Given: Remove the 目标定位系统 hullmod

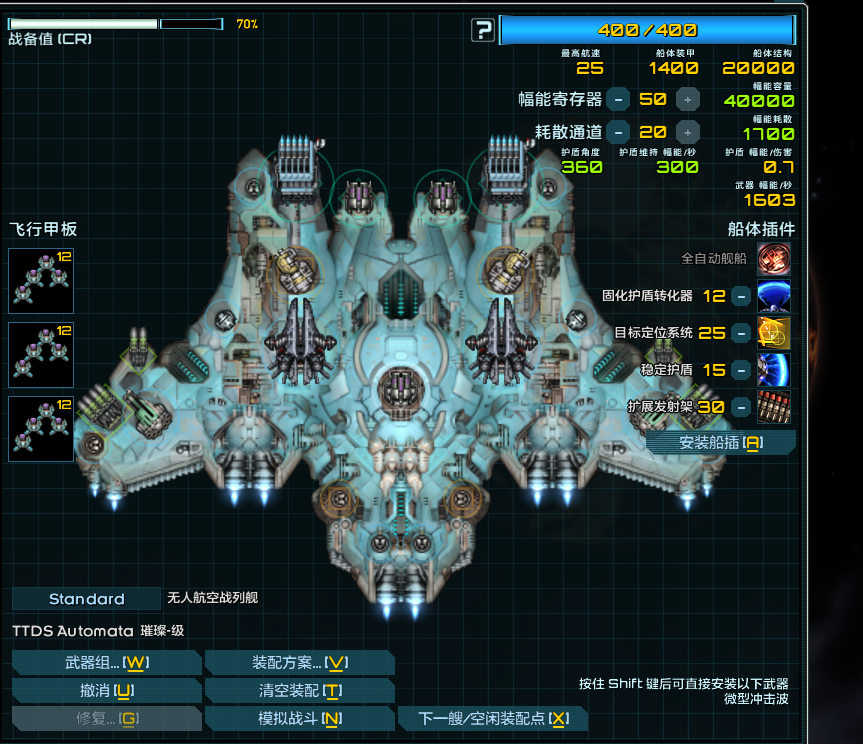Looking at the screenshot, I should coord(740,333).
